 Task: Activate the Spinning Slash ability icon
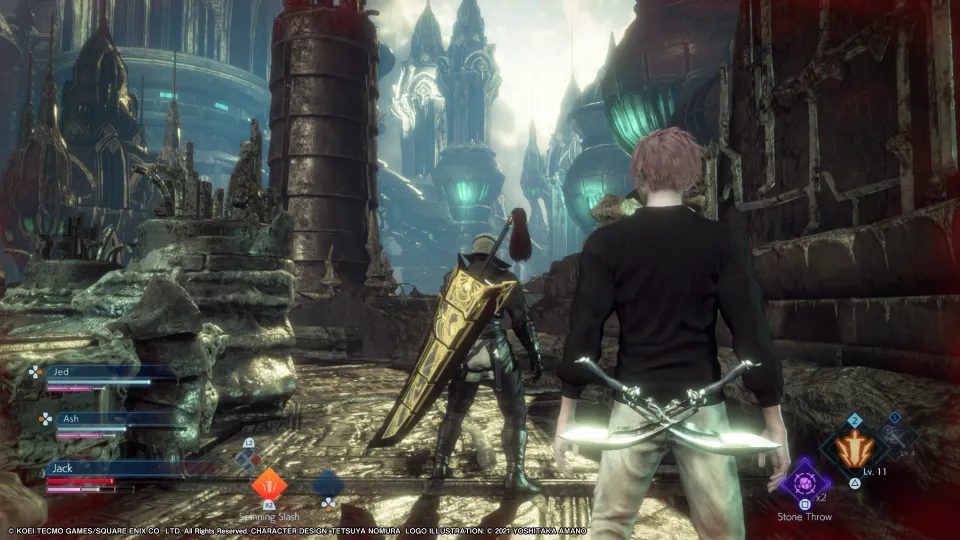[x=268, y=485]
